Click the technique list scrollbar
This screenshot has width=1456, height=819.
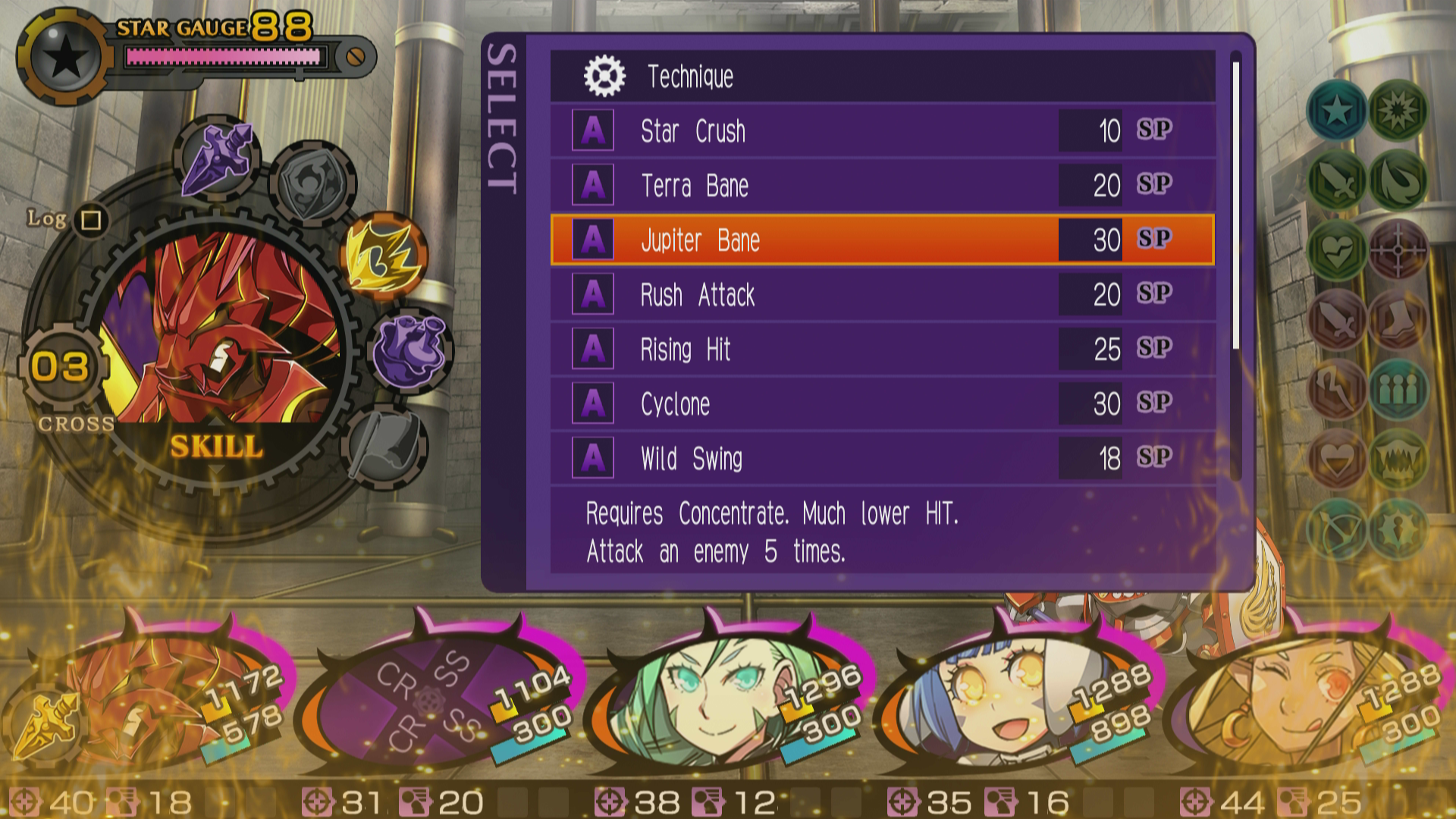[x=1235, y=205]
